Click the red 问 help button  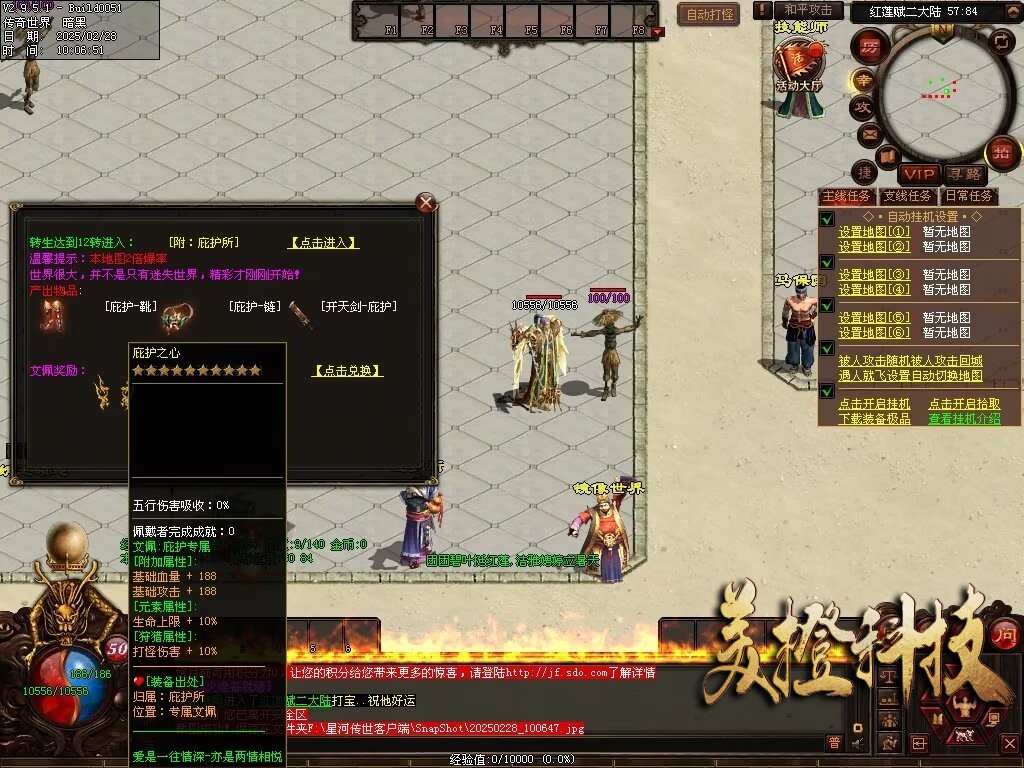pyautogui.click(x=1003, y=634)
